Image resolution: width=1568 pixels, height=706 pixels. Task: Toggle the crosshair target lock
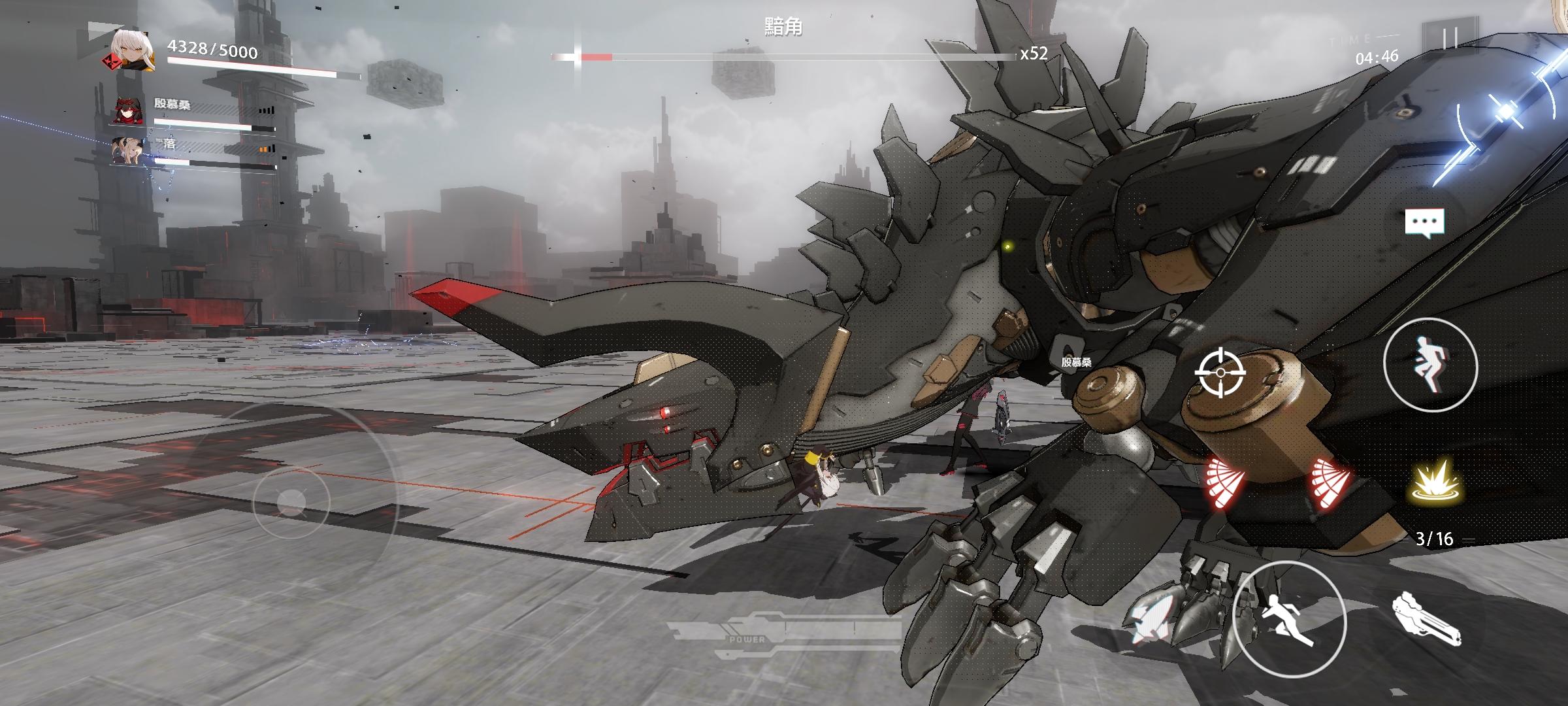pyautogui.click(x=1220, y=373)
